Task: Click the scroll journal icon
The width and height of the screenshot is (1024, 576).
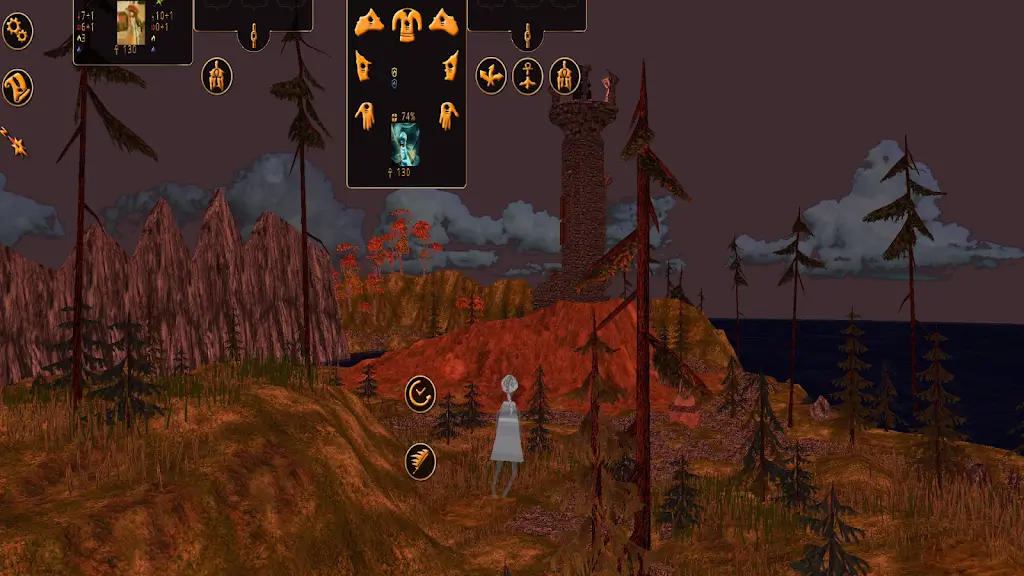Action: tap(17, 86)
